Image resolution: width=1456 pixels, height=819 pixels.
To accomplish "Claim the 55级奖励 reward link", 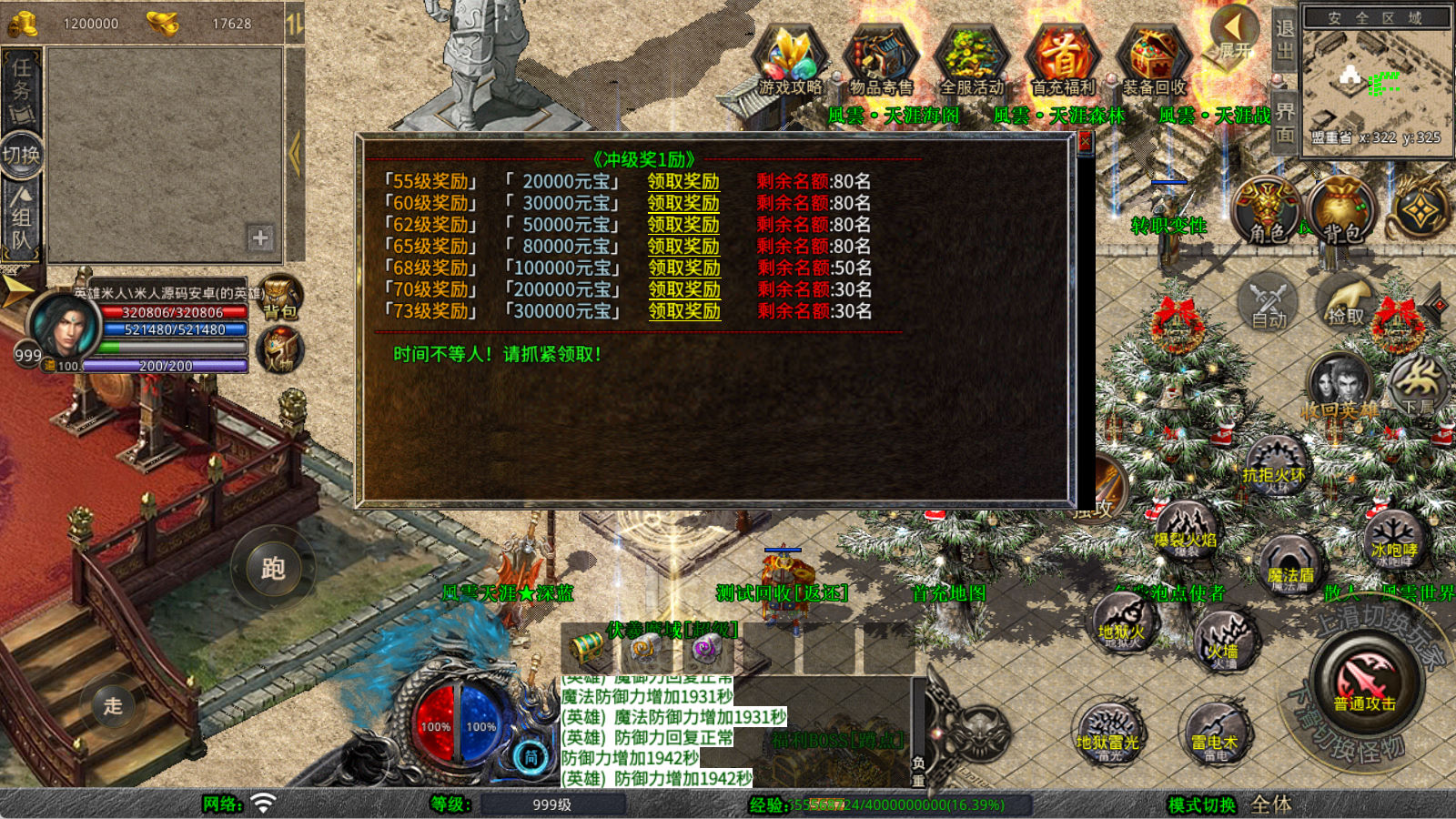I will click(x=683, y=182).
